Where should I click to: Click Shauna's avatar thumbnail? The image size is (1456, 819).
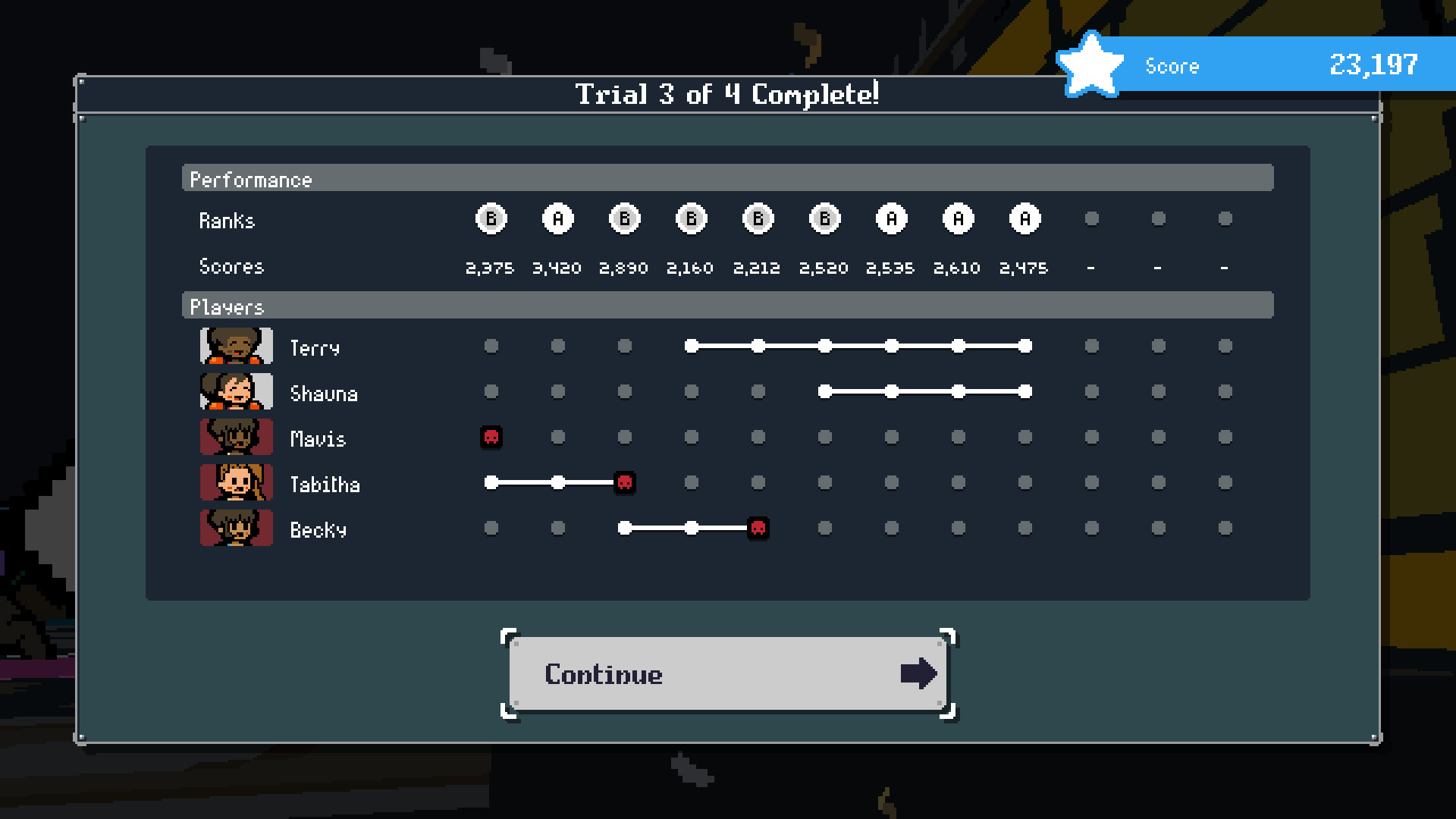236,391
